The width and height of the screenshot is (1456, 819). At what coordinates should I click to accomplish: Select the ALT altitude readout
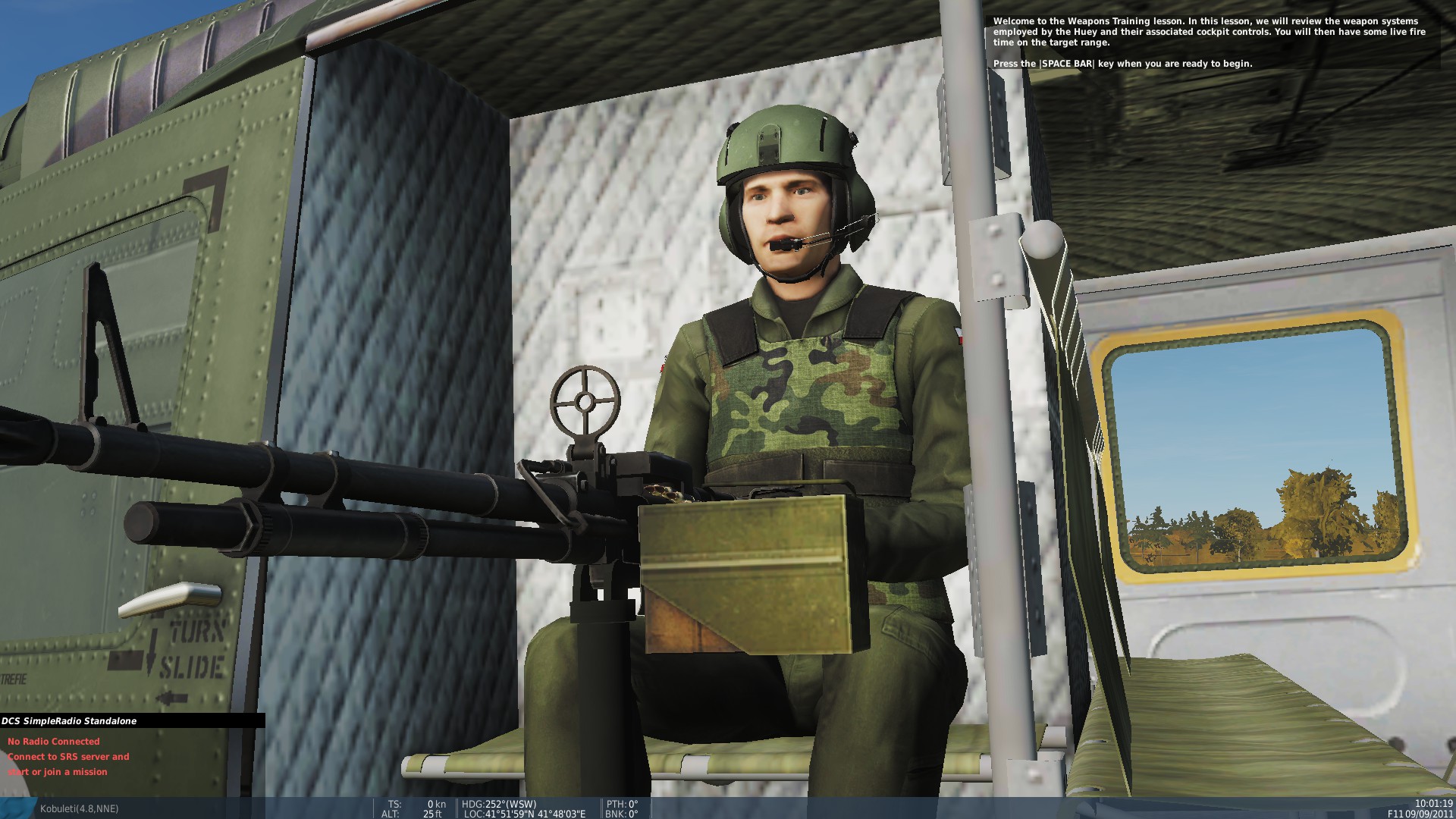(413, 813)
